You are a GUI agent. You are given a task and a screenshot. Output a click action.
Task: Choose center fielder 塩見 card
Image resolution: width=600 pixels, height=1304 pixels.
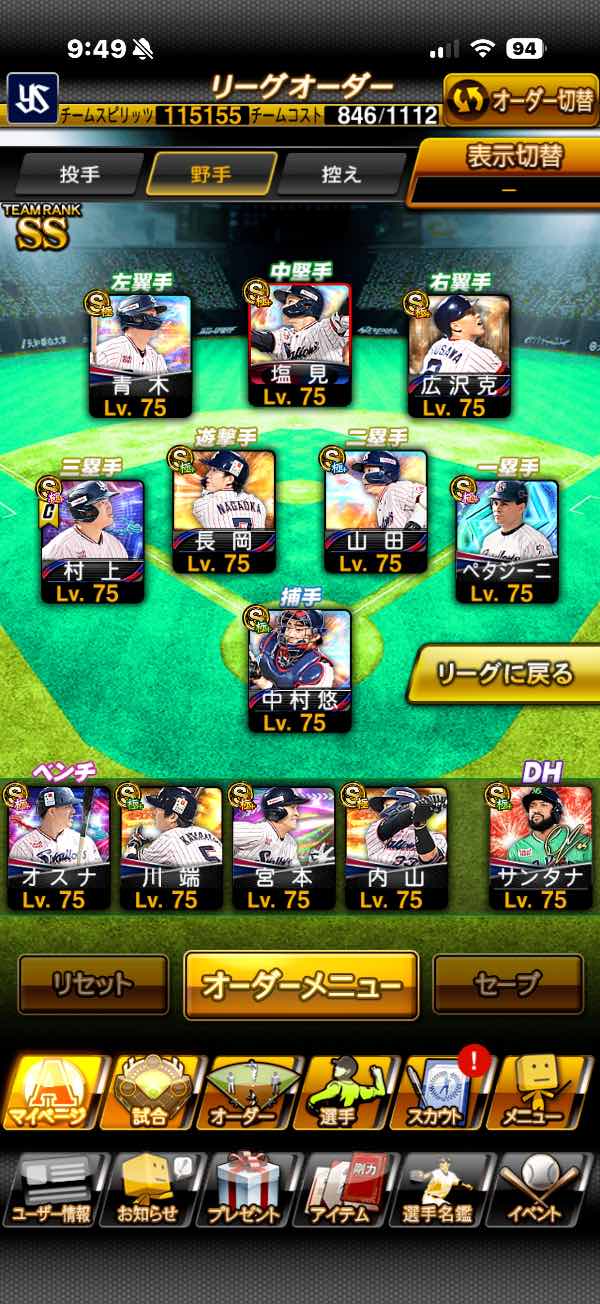[300, 346]
